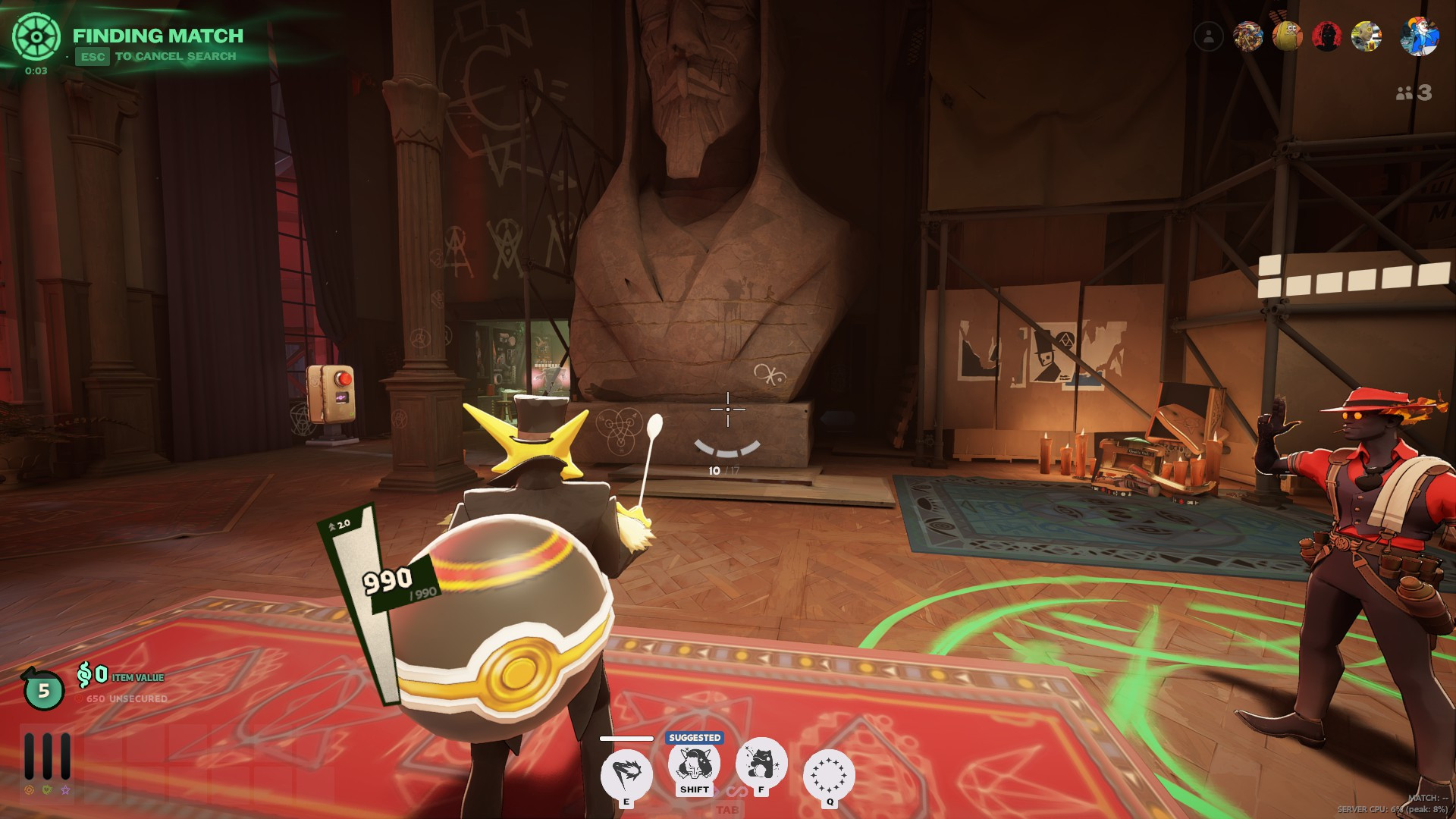Activate the comet slash ability
This screenshot has height=819, width=1456.
coord(626,773)
